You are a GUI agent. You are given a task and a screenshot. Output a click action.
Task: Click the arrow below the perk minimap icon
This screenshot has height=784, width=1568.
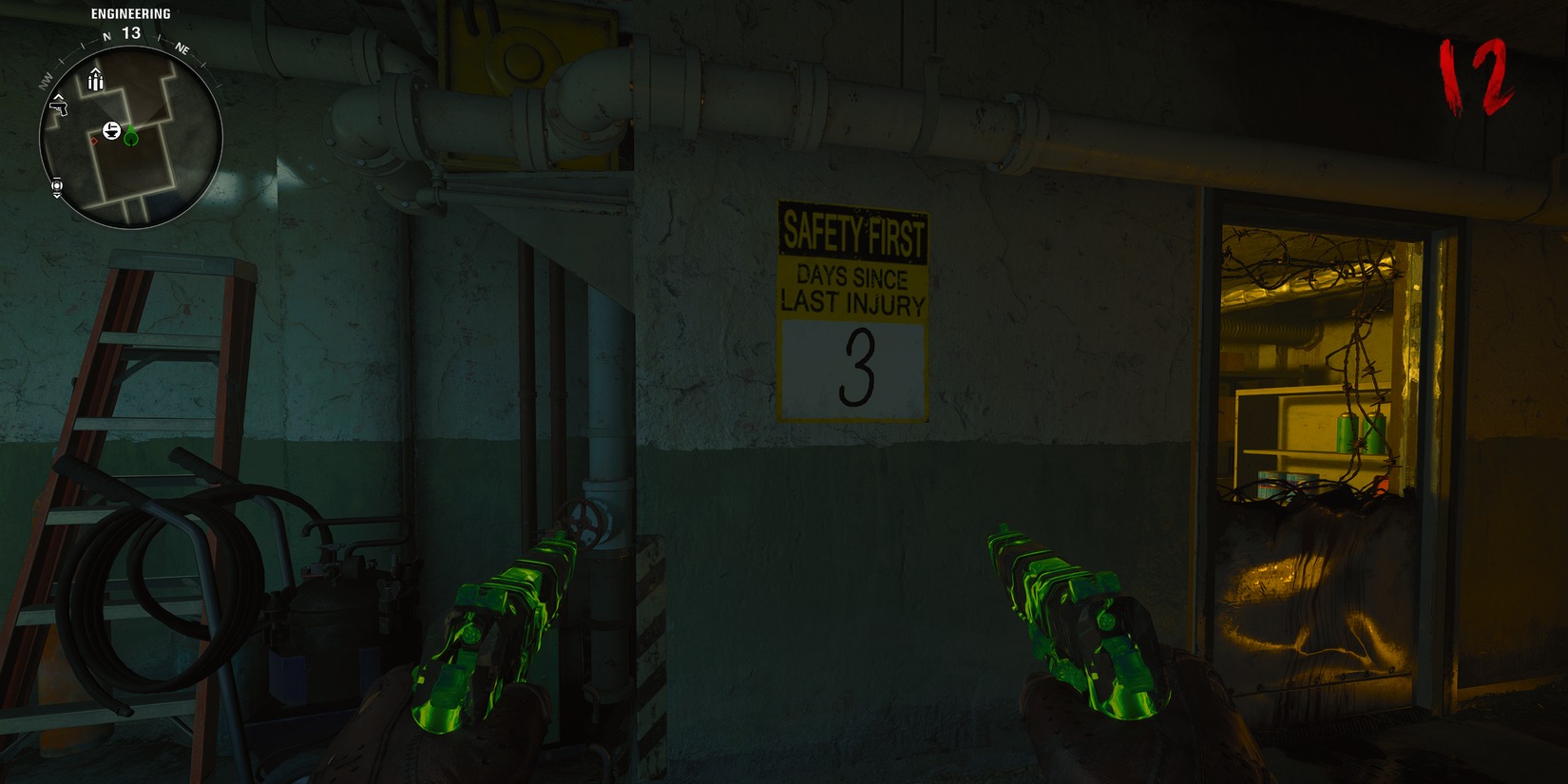click(56, 196)
